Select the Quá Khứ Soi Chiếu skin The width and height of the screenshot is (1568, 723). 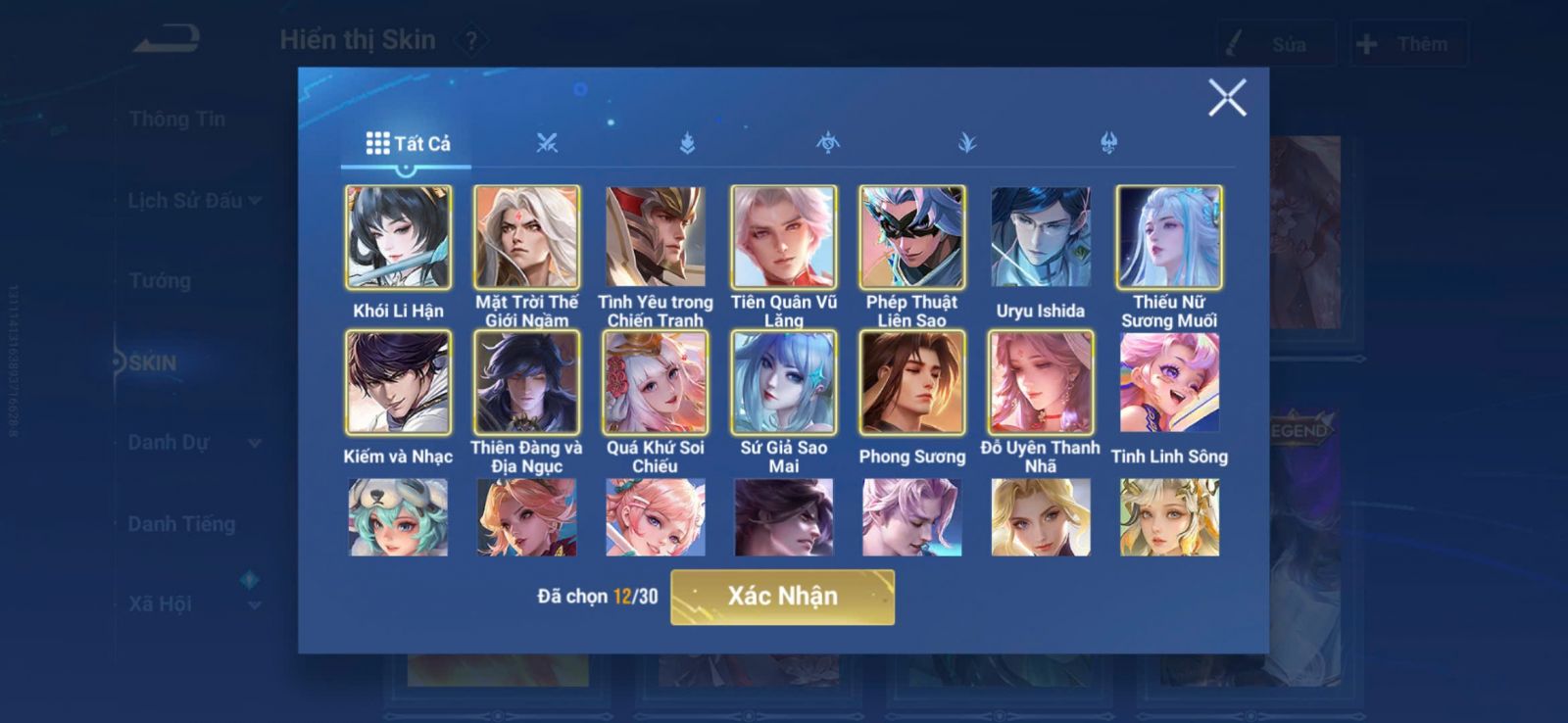[x=655, y=382]
